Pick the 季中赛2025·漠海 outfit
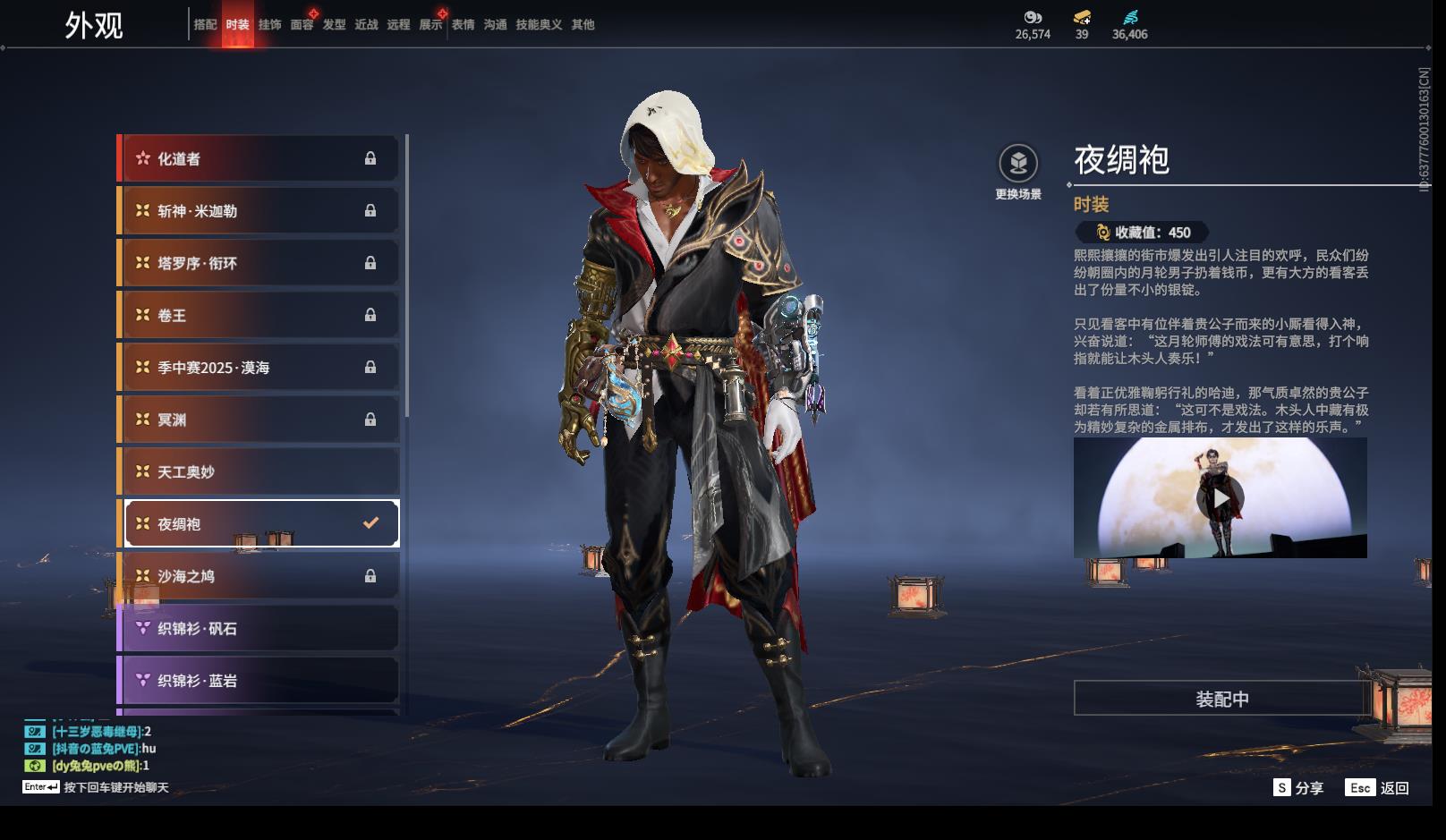 [x=259, y=368]
